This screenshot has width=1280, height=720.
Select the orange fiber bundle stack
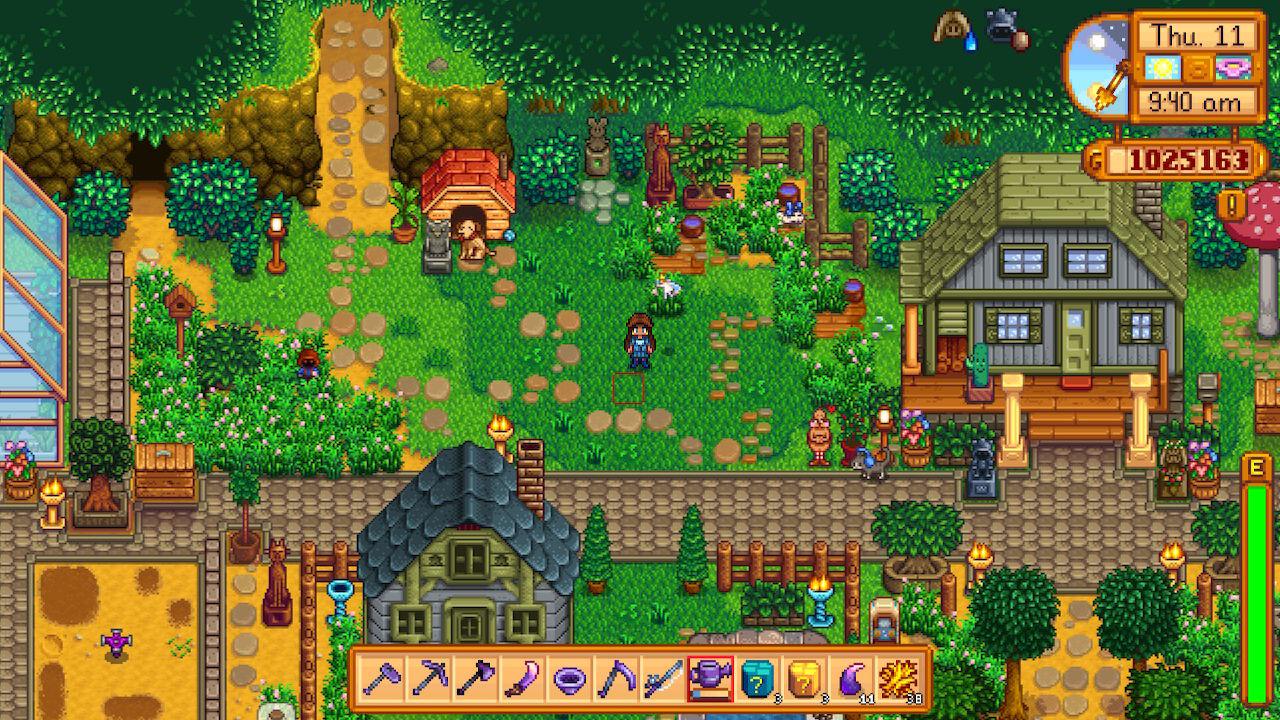(897, 679)
